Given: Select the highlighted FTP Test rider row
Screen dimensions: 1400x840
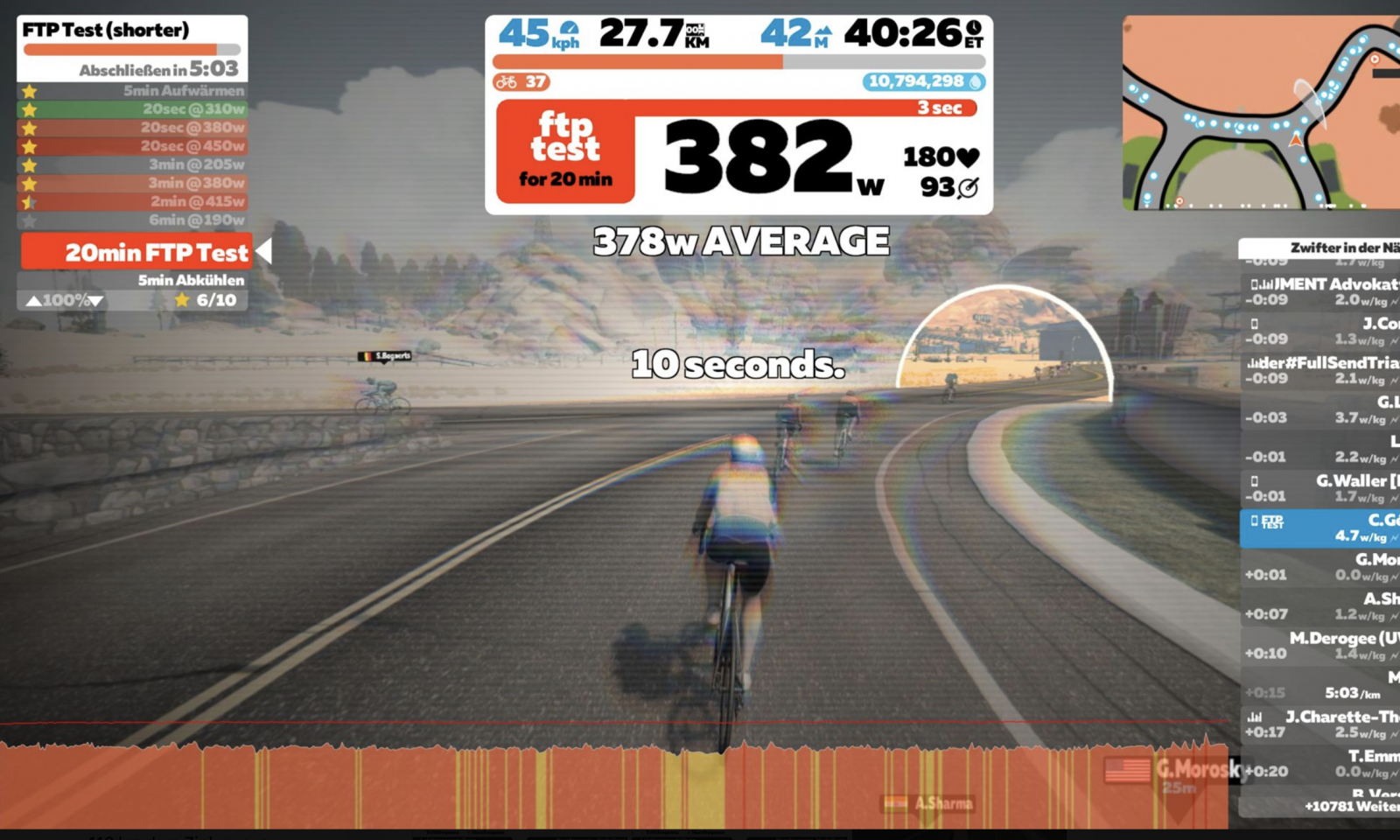Looking at the screenshot, I should pos(1321,528).
